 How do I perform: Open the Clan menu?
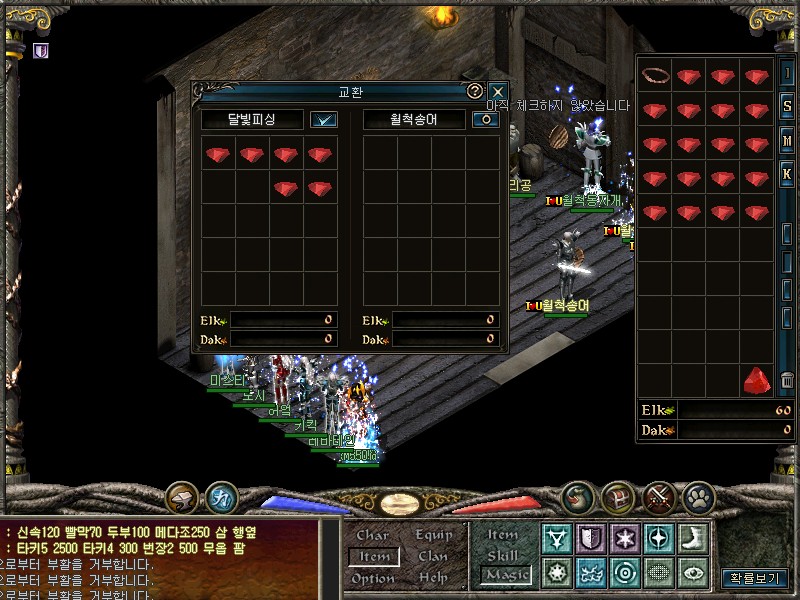(433, 556)
